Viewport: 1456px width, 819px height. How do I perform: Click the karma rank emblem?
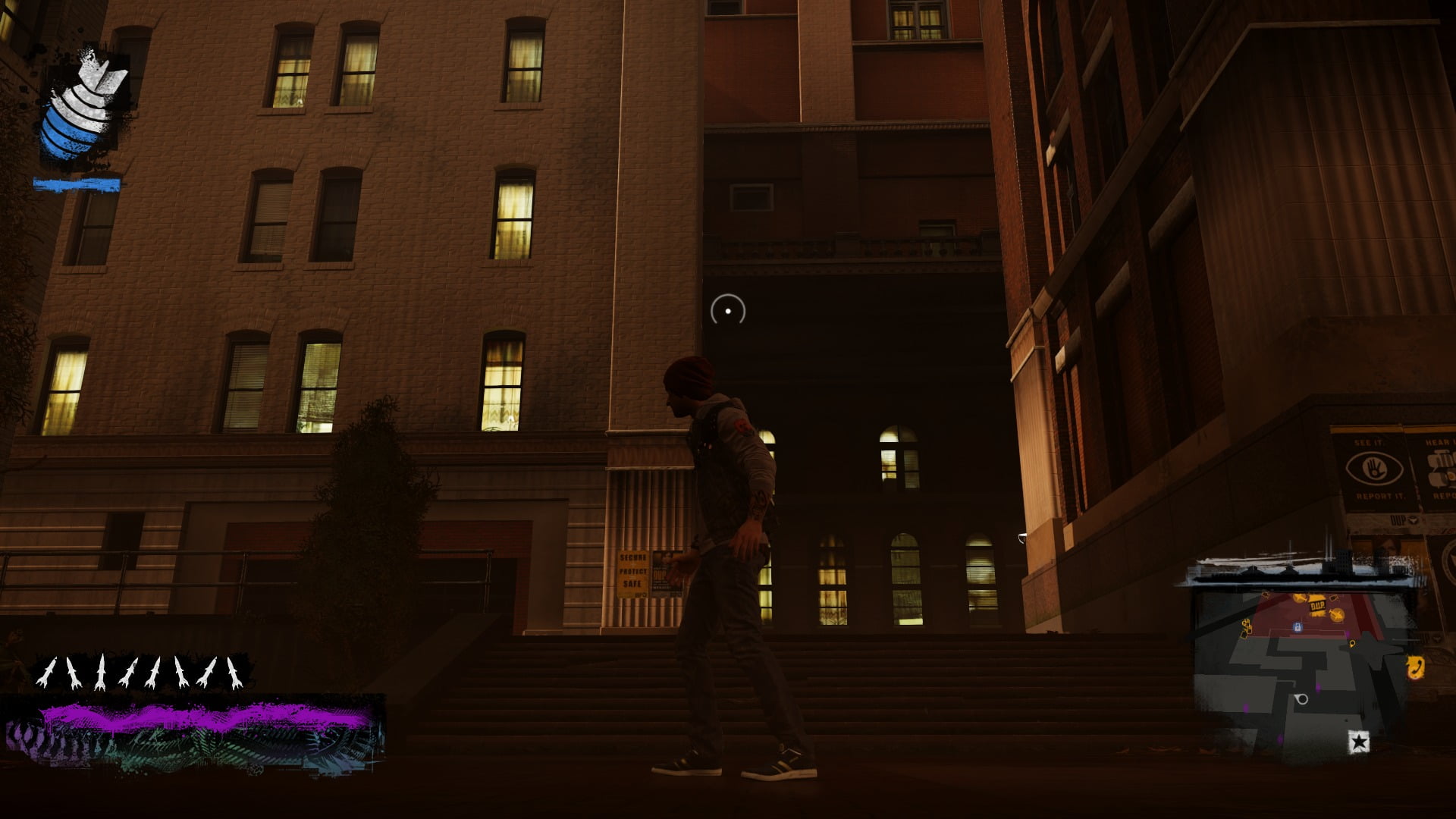pyautogui.click(x=82, y=105)
